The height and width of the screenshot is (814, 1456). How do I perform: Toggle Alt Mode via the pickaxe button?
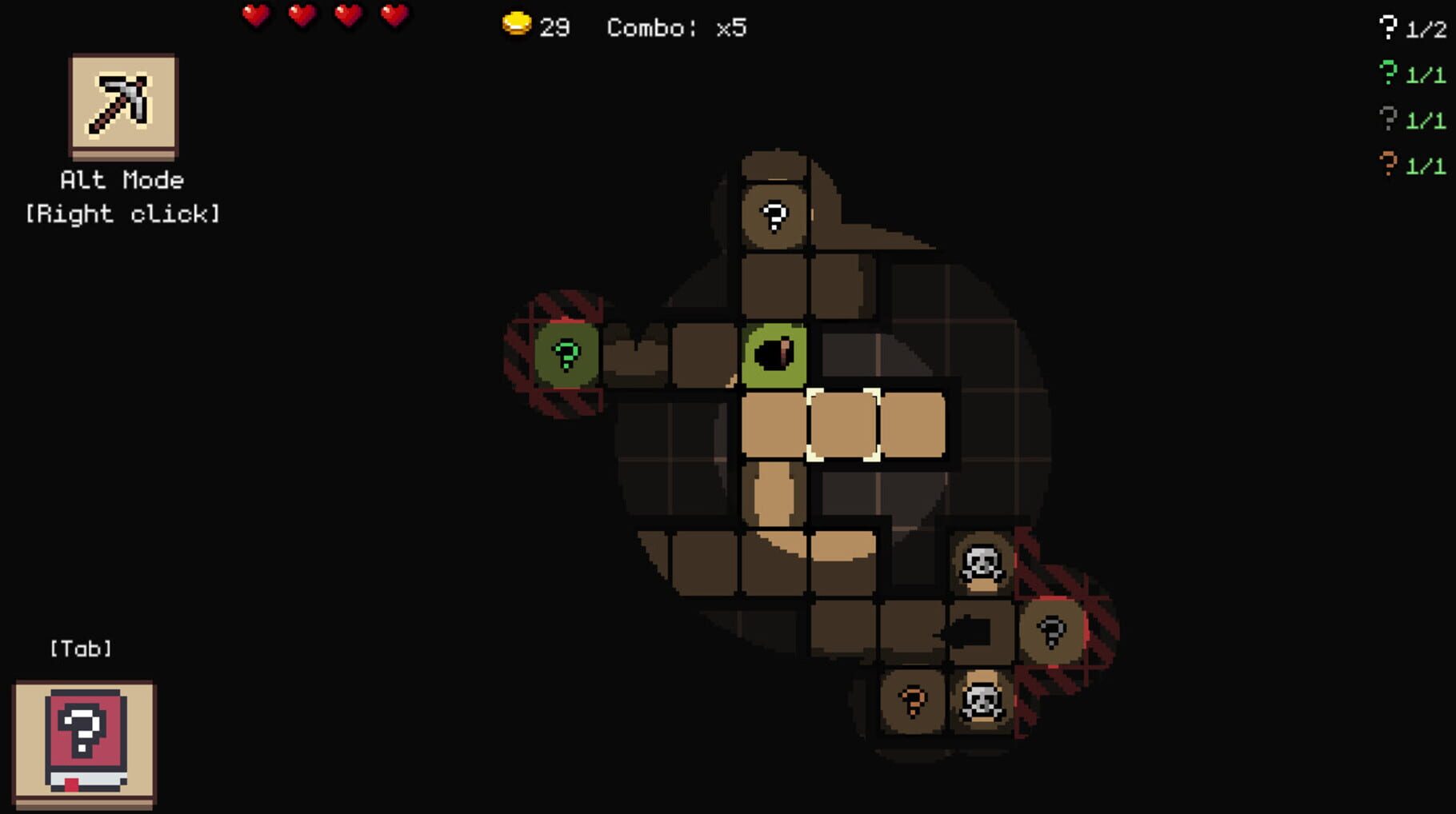tap(122, 106)
